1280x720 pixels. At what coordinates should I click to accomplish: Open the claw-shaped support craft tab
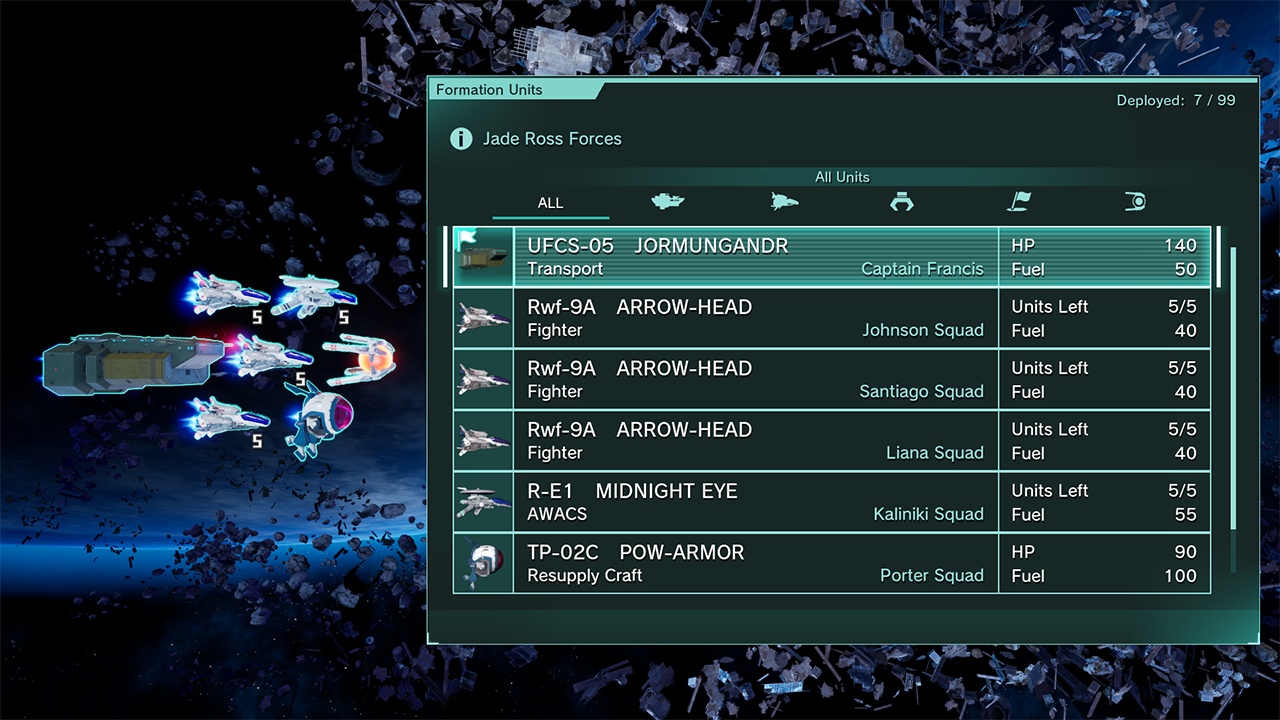tap(901, 202)
